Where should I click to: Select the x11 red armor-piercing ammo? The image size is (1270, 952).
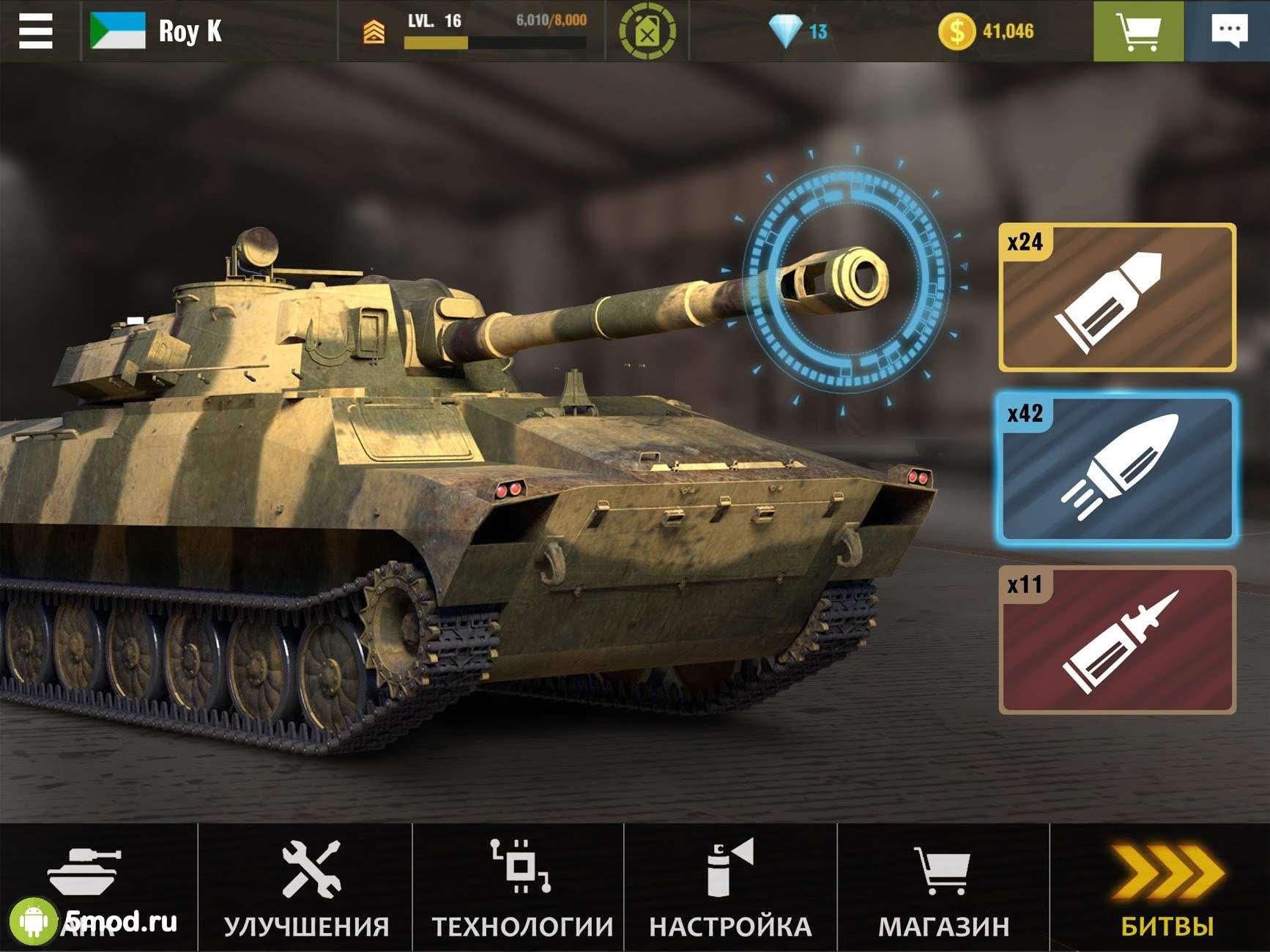1117,639
